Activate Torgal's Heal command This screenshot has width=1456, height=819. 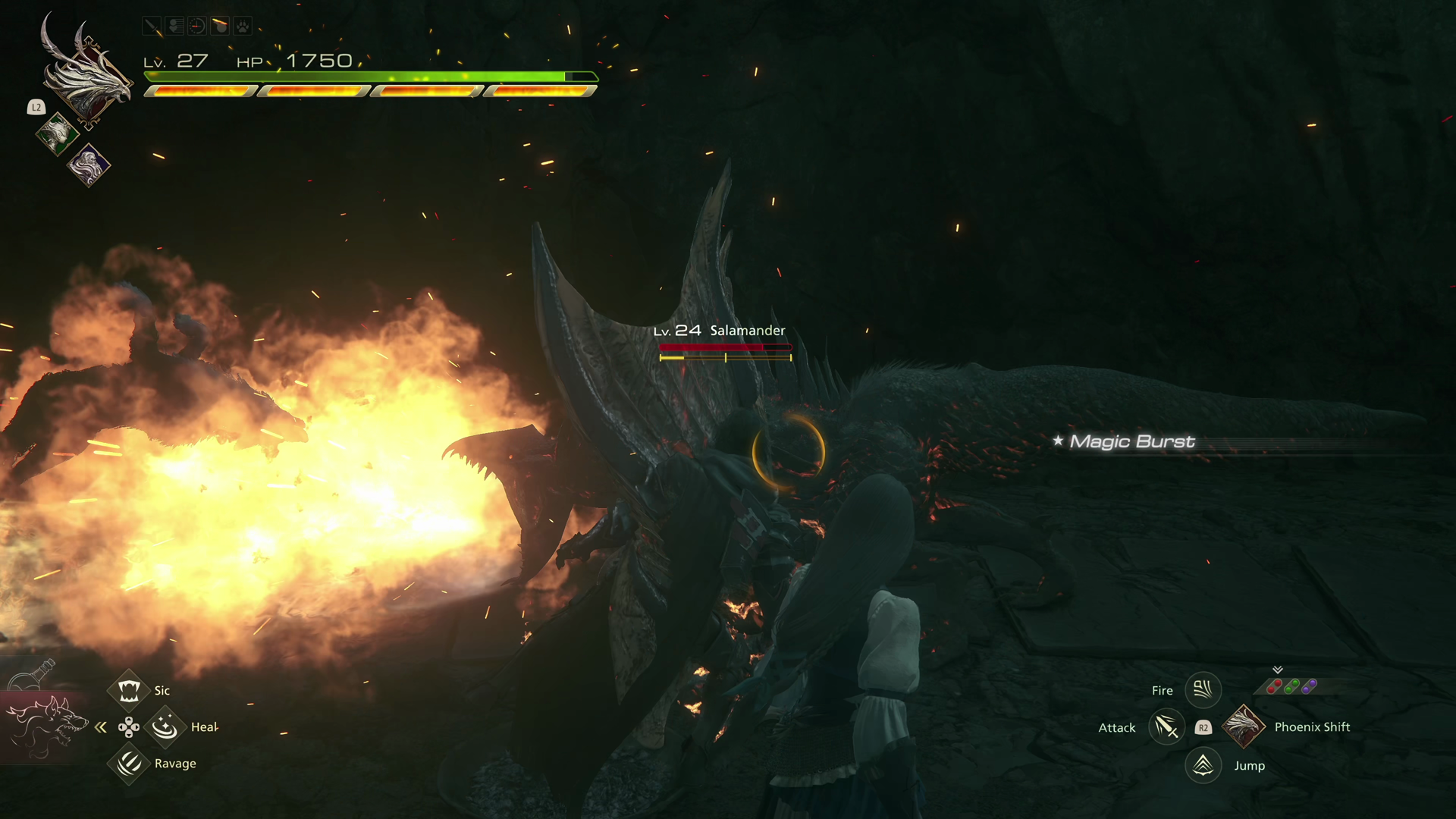165,727
